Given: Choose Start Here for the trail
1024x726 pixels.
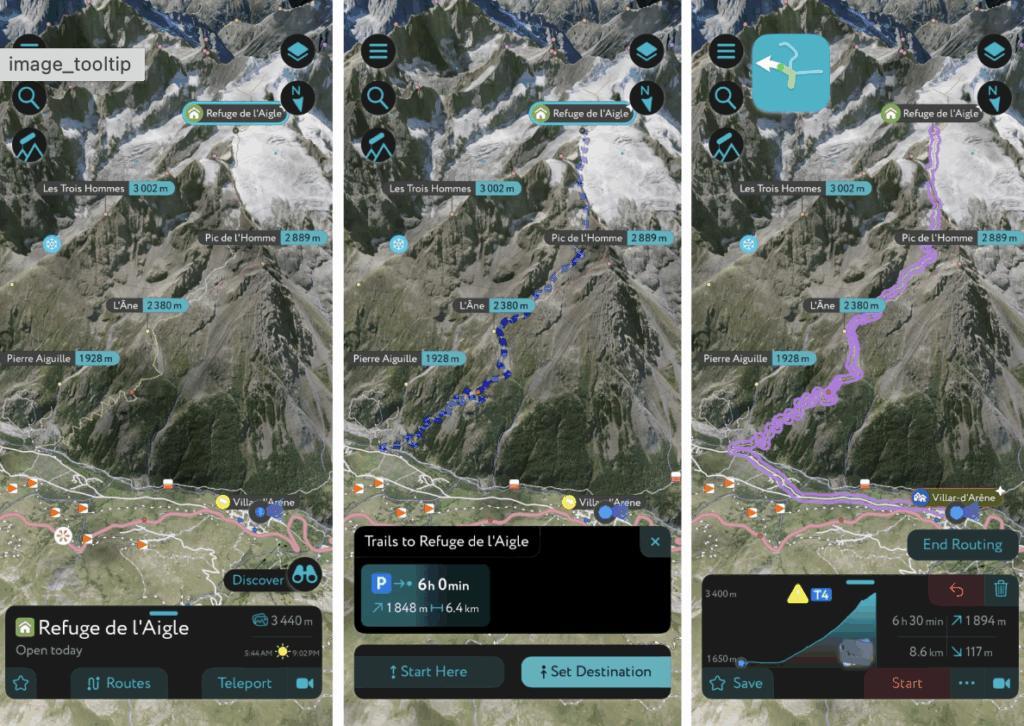Looking at the screenshot, I should coord(428,671).
